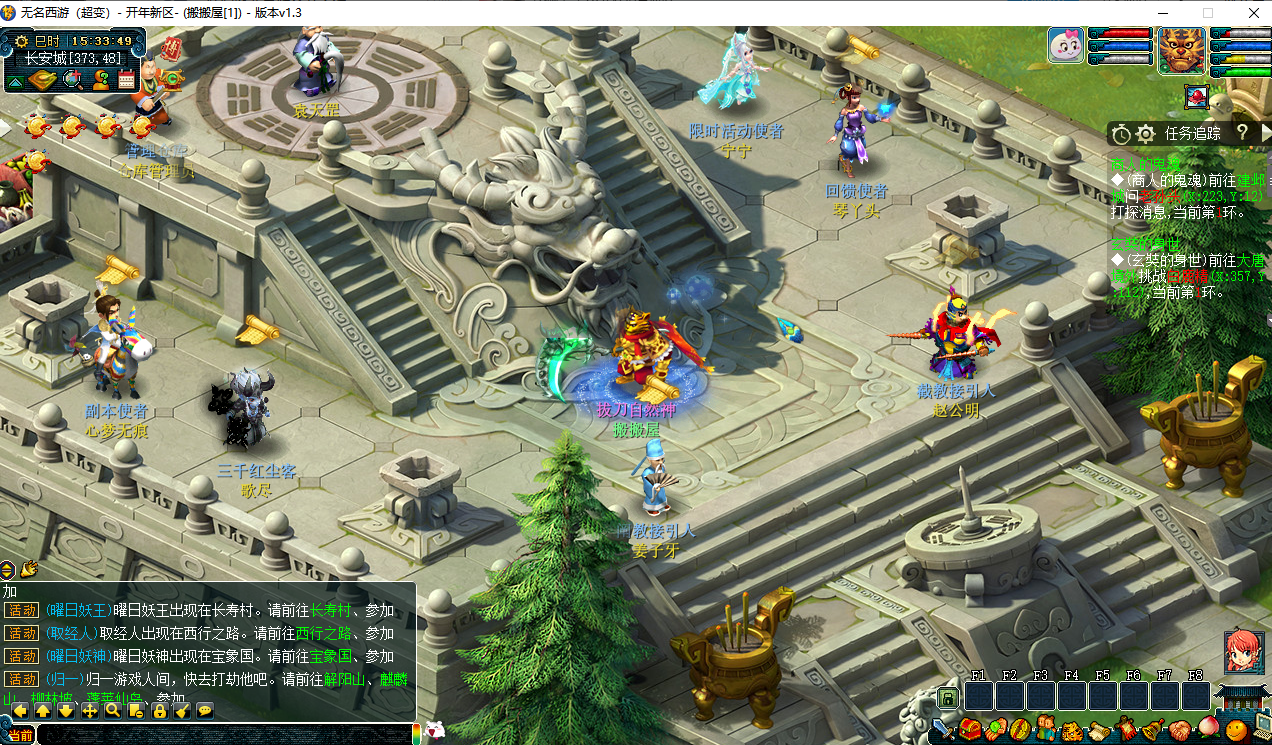The image size is (1272, 745).
Task: Clear chat with the broom button
Action: (x=182, y=711)
